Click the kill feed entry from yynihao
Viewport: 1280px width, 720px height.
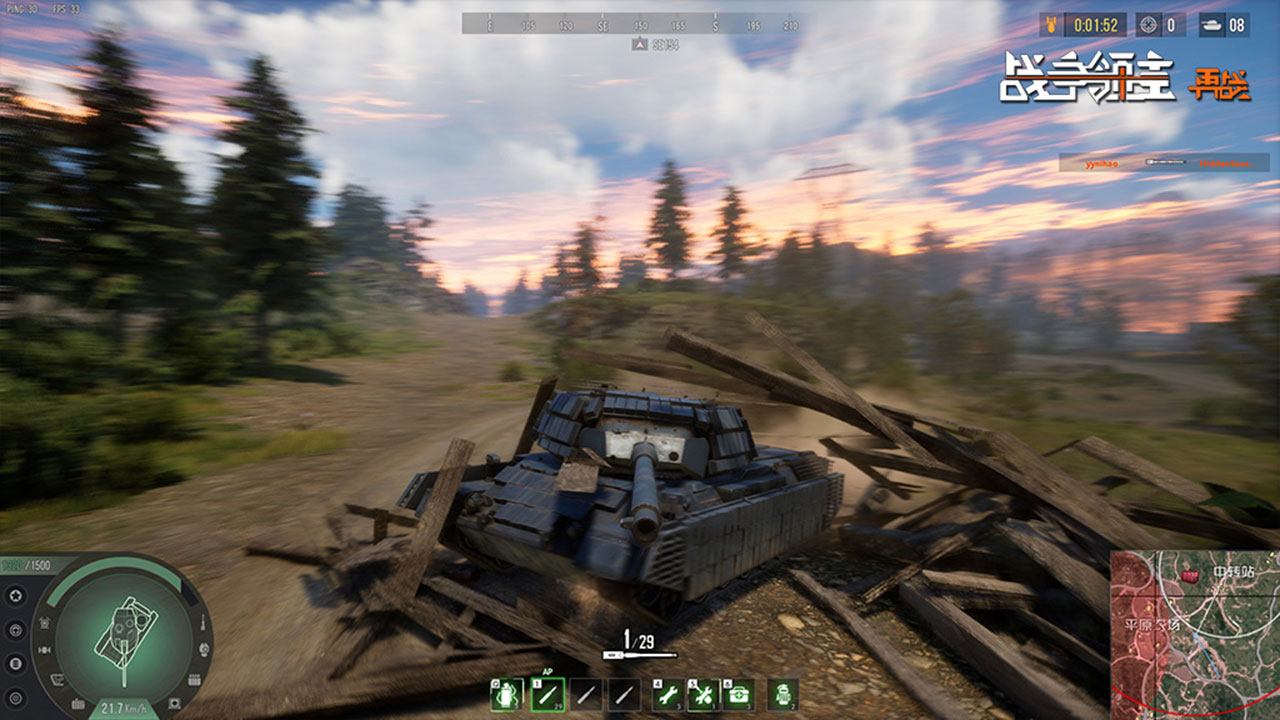coord(1163,162)
